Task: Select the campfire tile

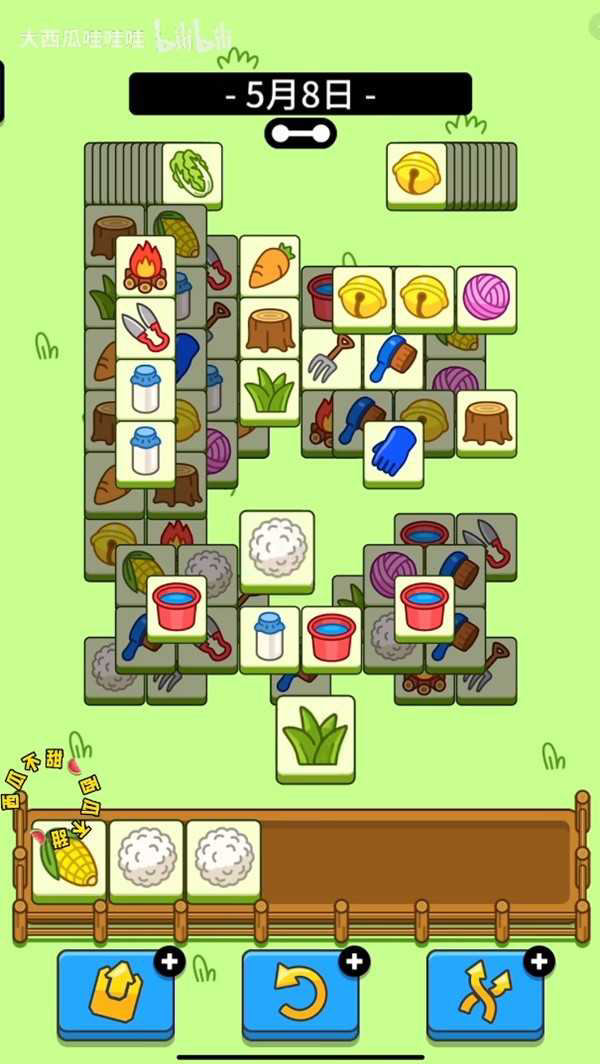Action: click(145, 265)
